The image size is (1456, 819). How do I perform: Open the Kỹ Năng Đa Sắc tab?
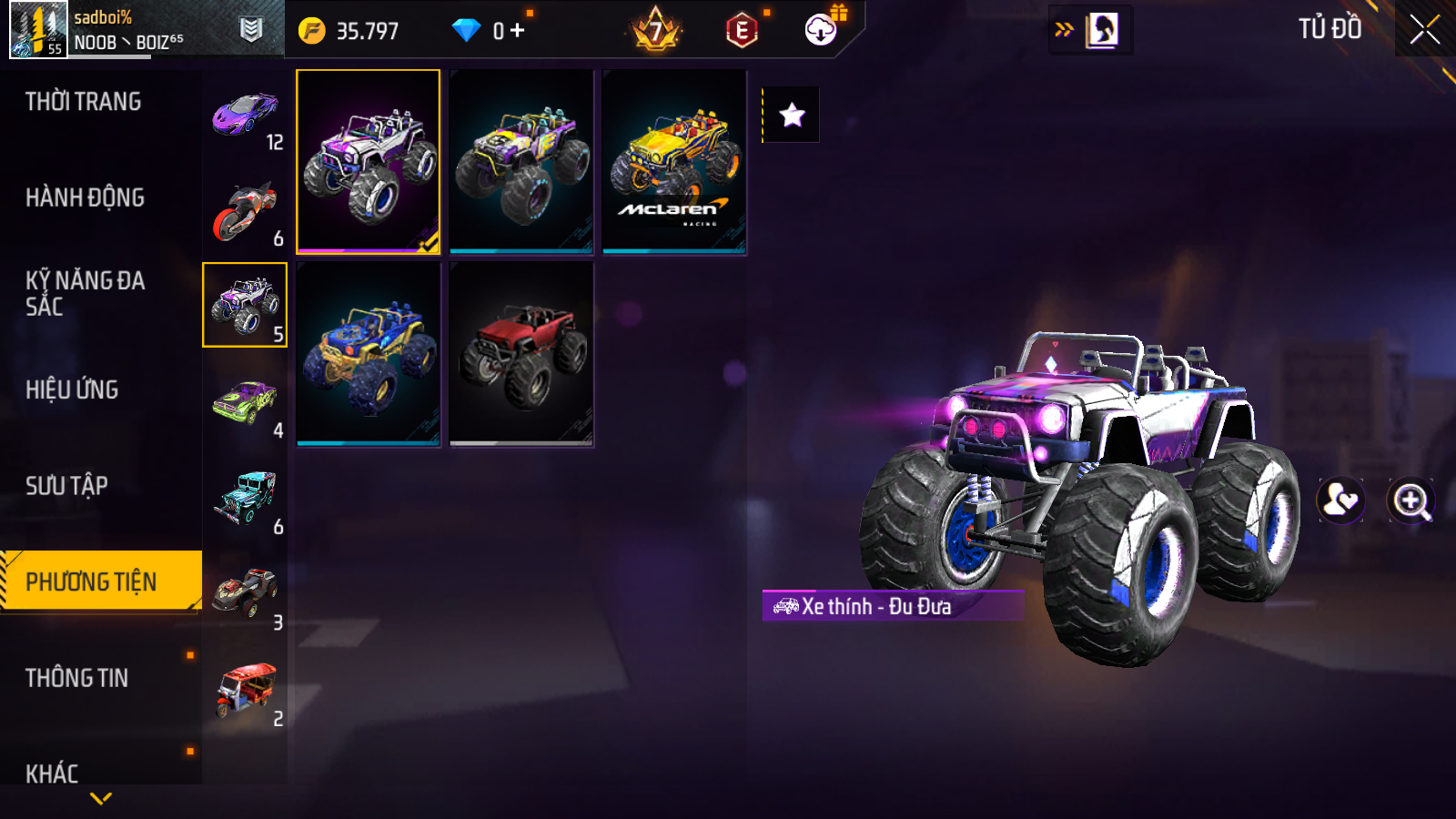click(85, 293)
